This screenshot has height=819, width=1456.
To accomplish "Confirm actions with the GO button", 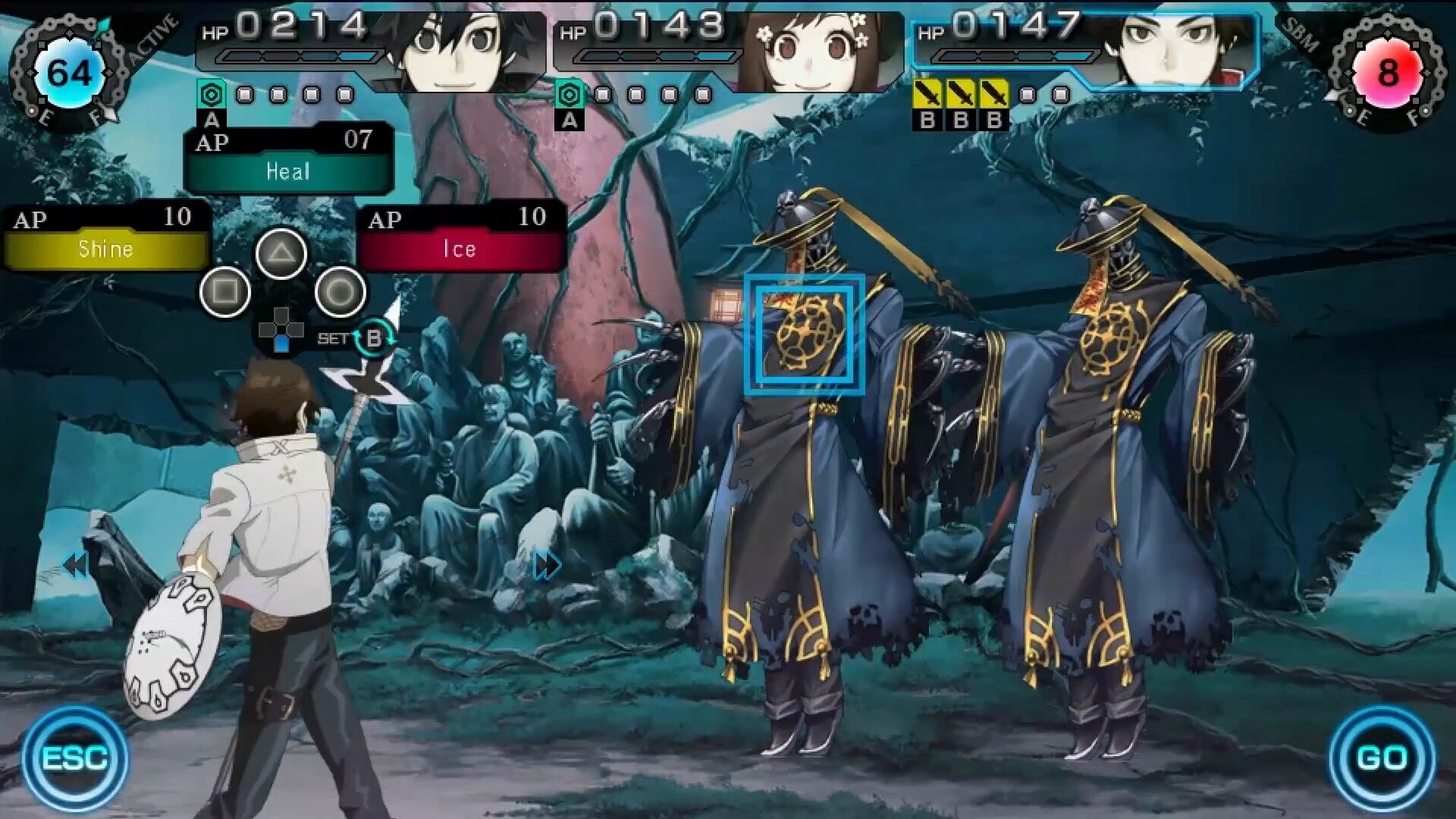I will [x=1382, y=758].
